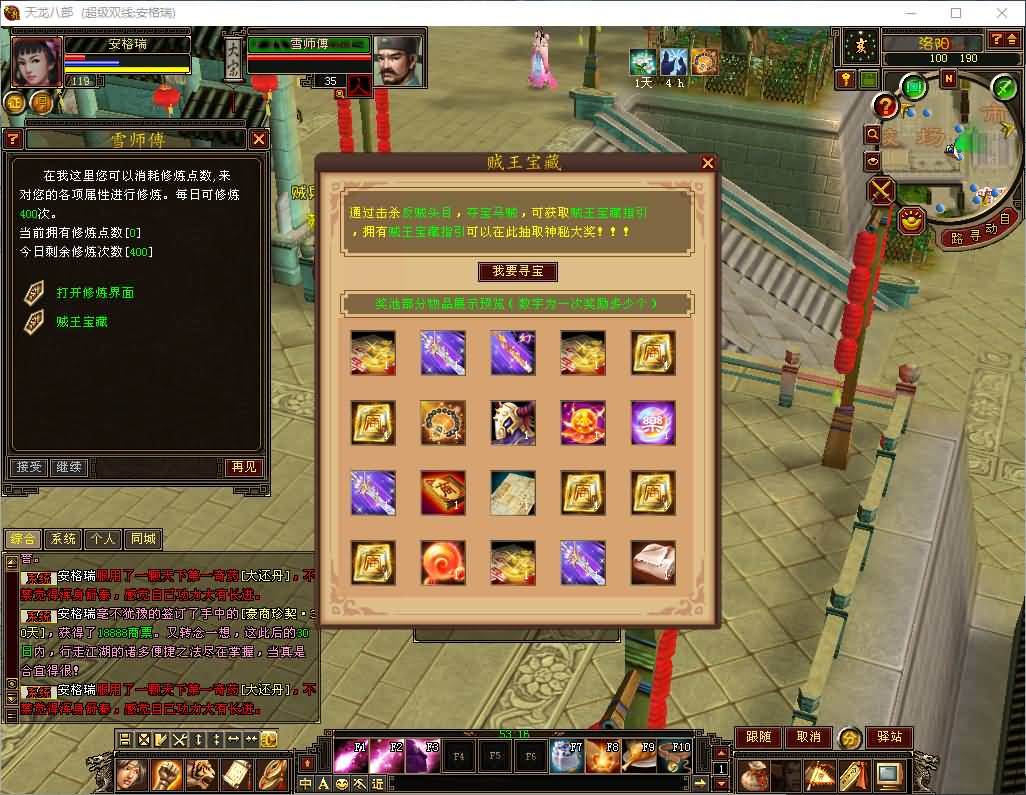Switch to the 系统 chat tab

point(63,539)
